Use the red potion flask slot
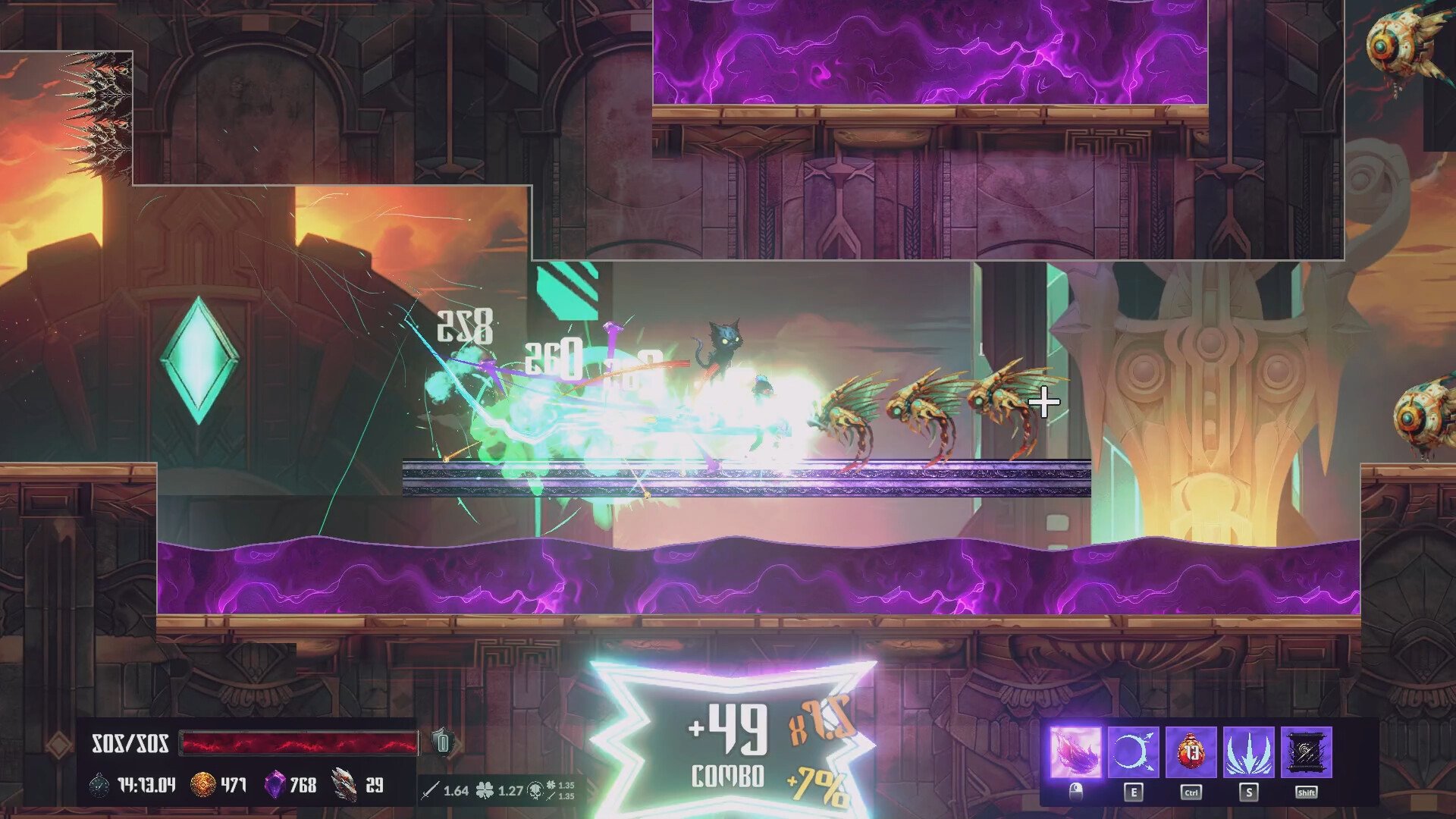The height and width of the screenshot is (819, 1456). click(x=1191, y=752)
